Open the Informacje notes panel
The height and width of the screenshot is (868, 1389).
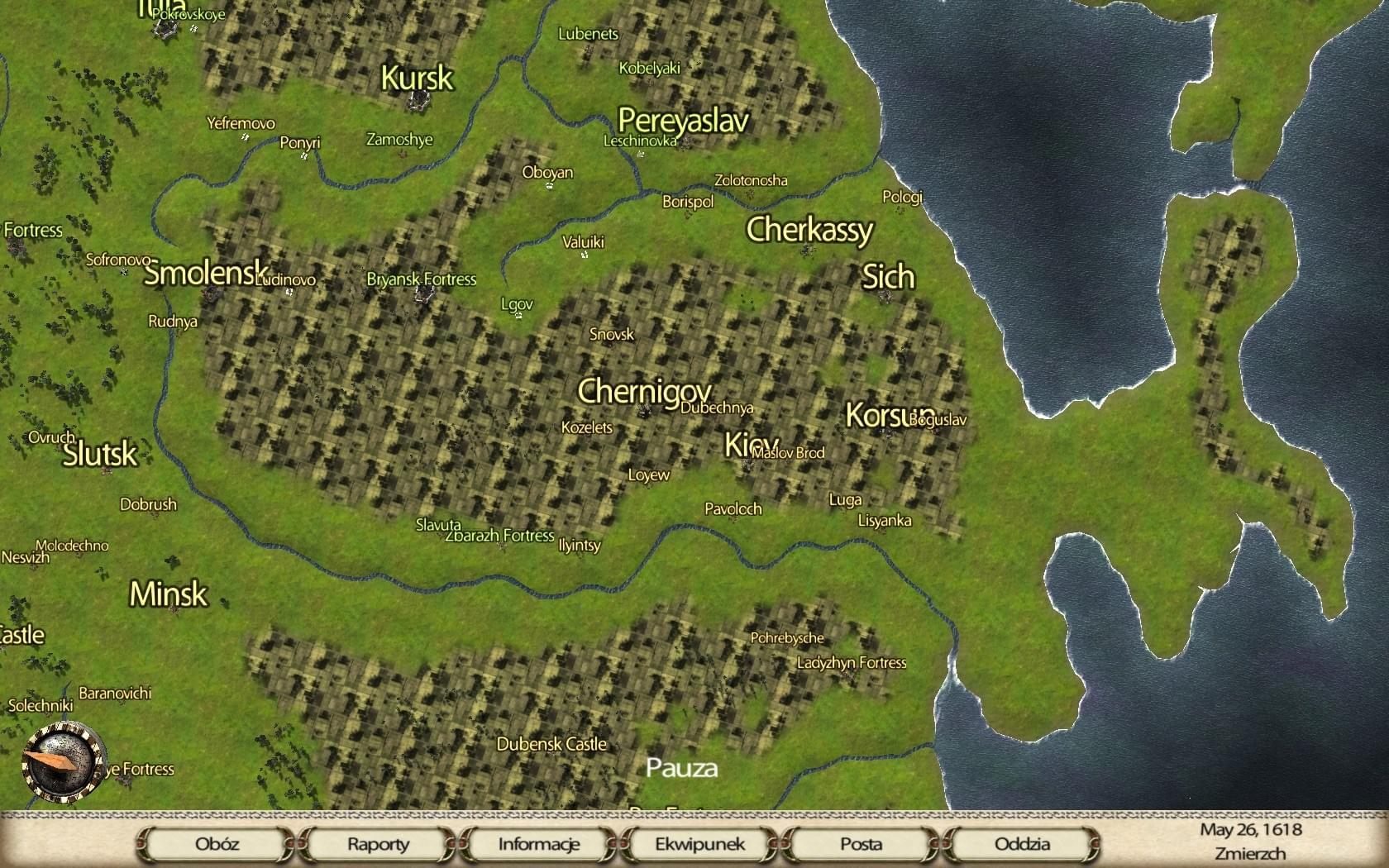pyautogui.click(x=539, y=844)
